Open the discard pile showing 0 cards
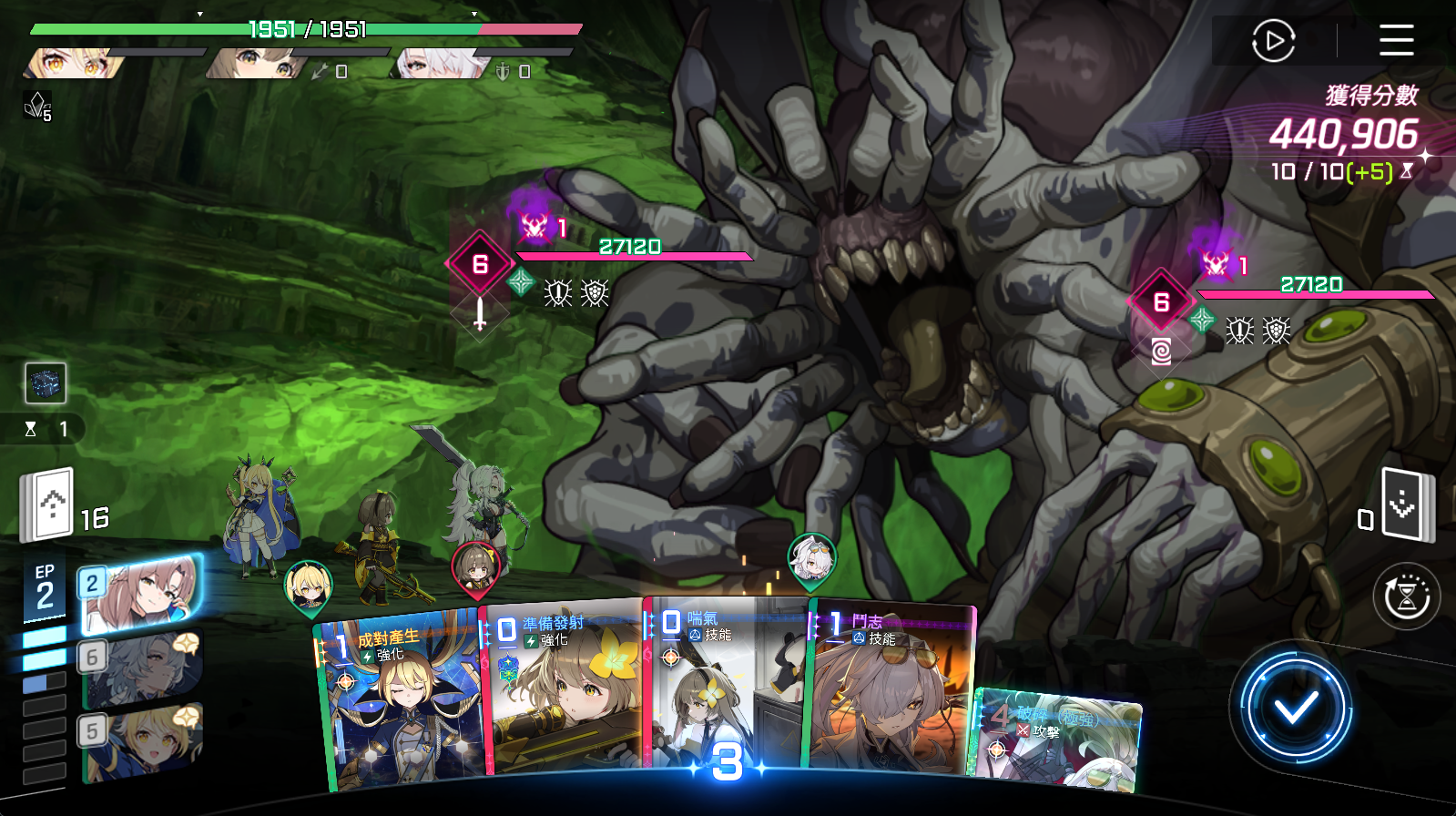 coord(1405,504)
